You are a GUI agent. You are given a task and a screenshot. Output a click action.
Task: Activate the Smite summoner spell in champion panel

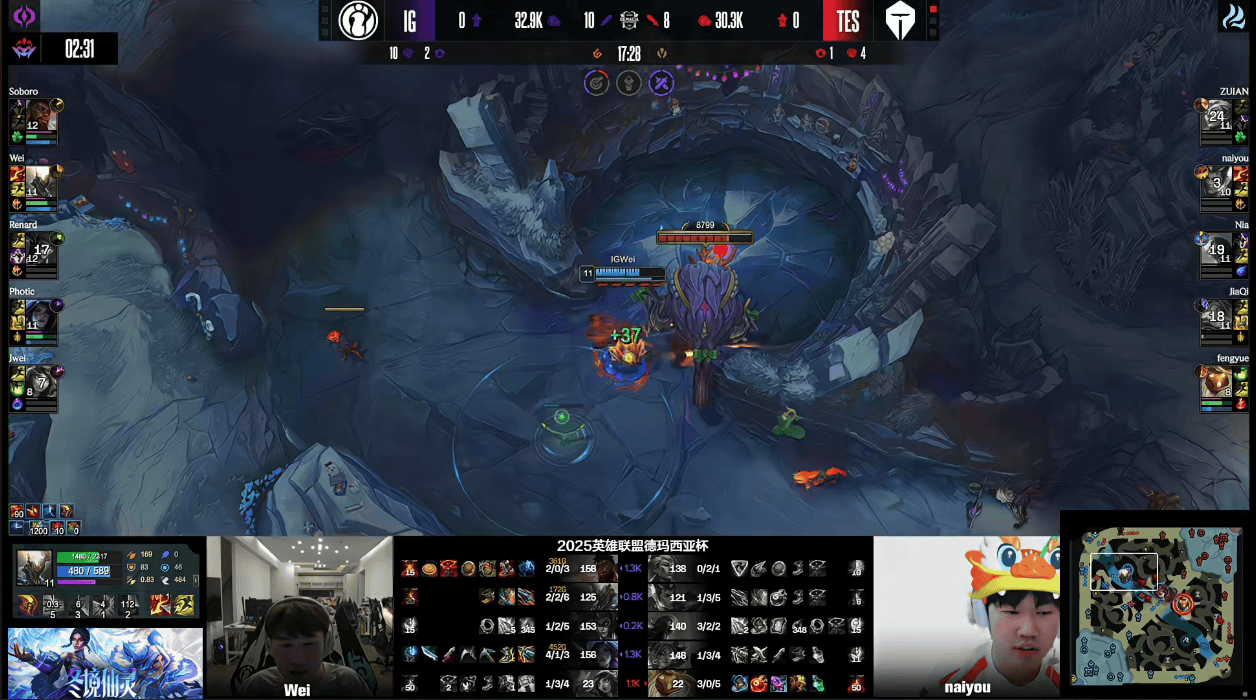click(159, 604)
